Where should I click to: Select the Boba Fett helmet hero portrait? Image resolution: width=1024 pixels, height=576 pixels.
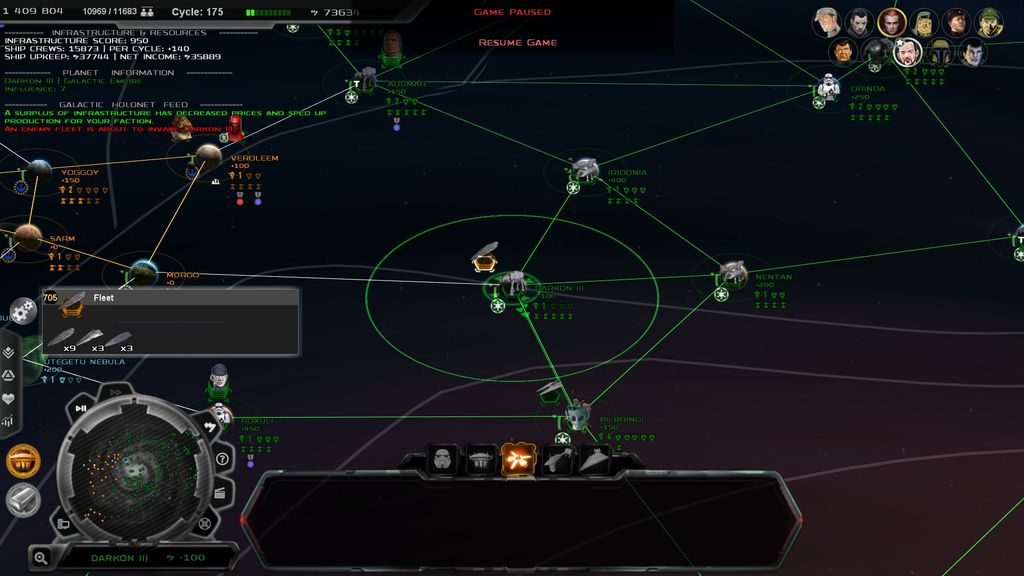[939, 52]
